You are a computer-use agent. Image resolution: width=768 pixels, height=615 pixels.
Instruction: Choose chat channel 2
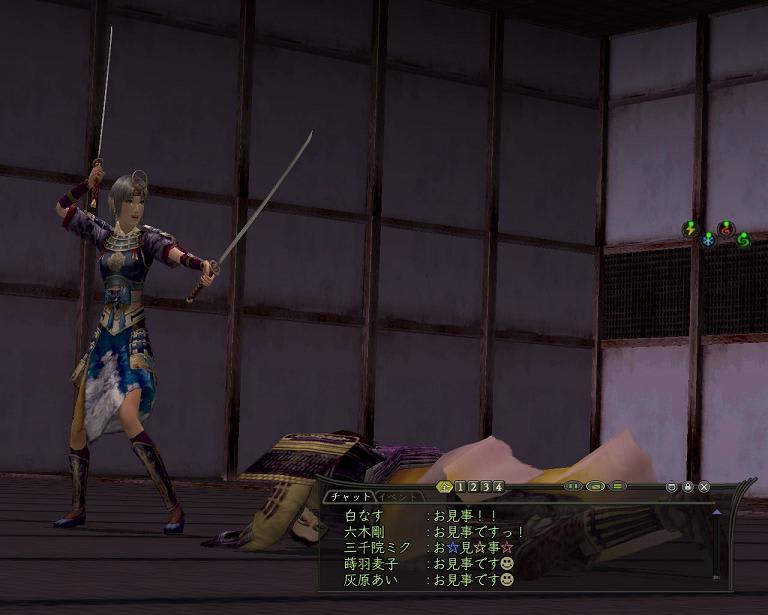tap(472, 487)
